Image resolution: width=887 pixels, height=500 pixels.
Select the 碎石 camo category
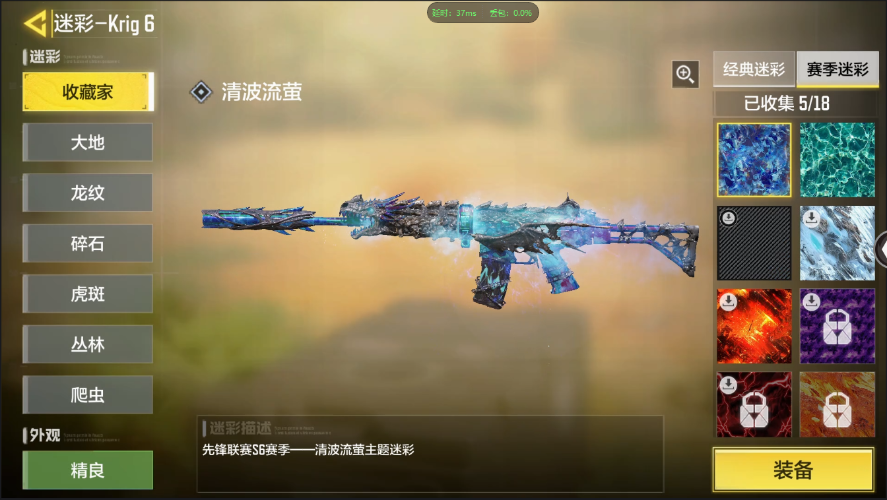(x=88, y=243)
